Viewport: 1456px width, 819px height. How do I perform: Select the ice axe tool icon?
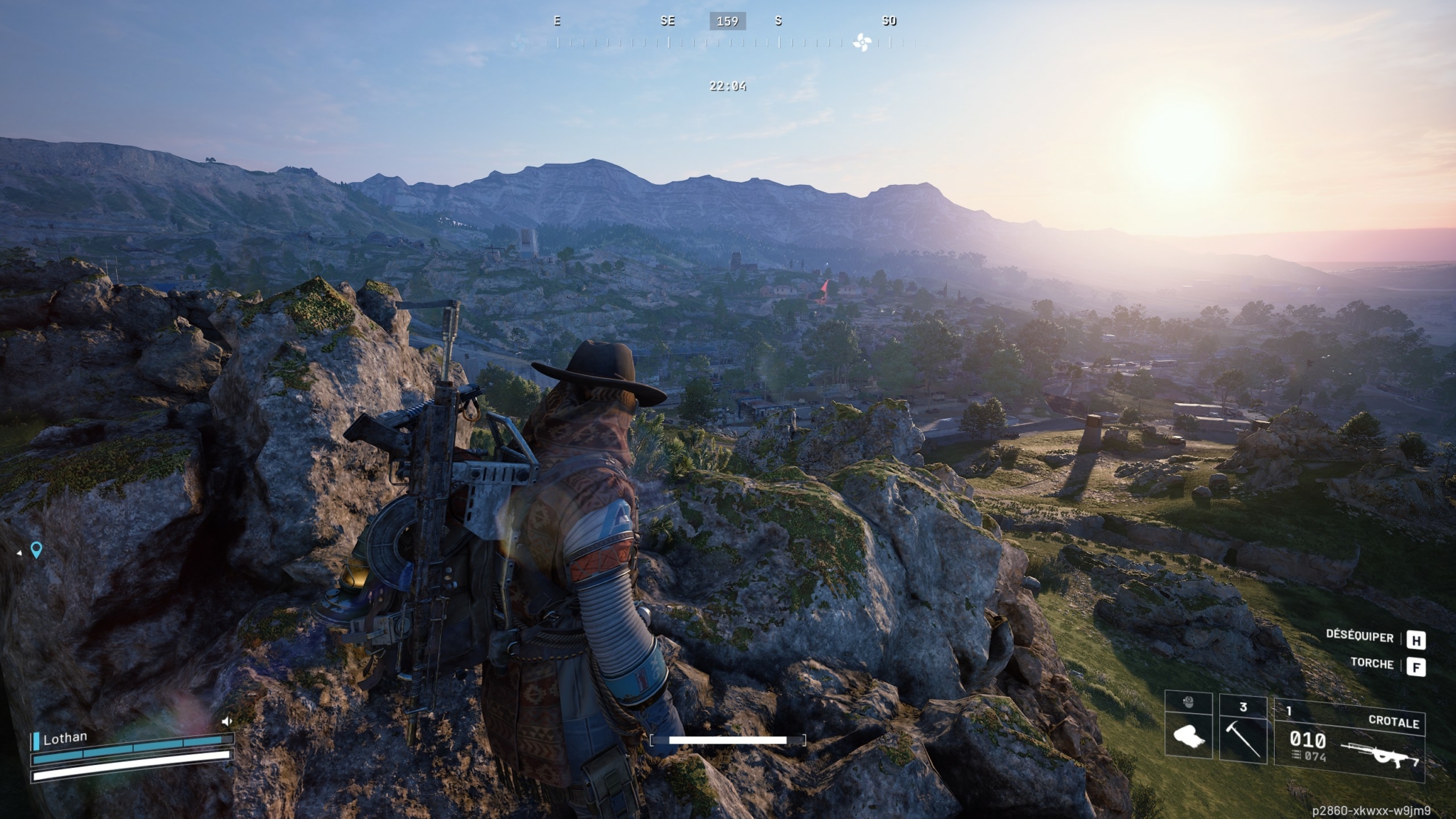coord(1242,739)
